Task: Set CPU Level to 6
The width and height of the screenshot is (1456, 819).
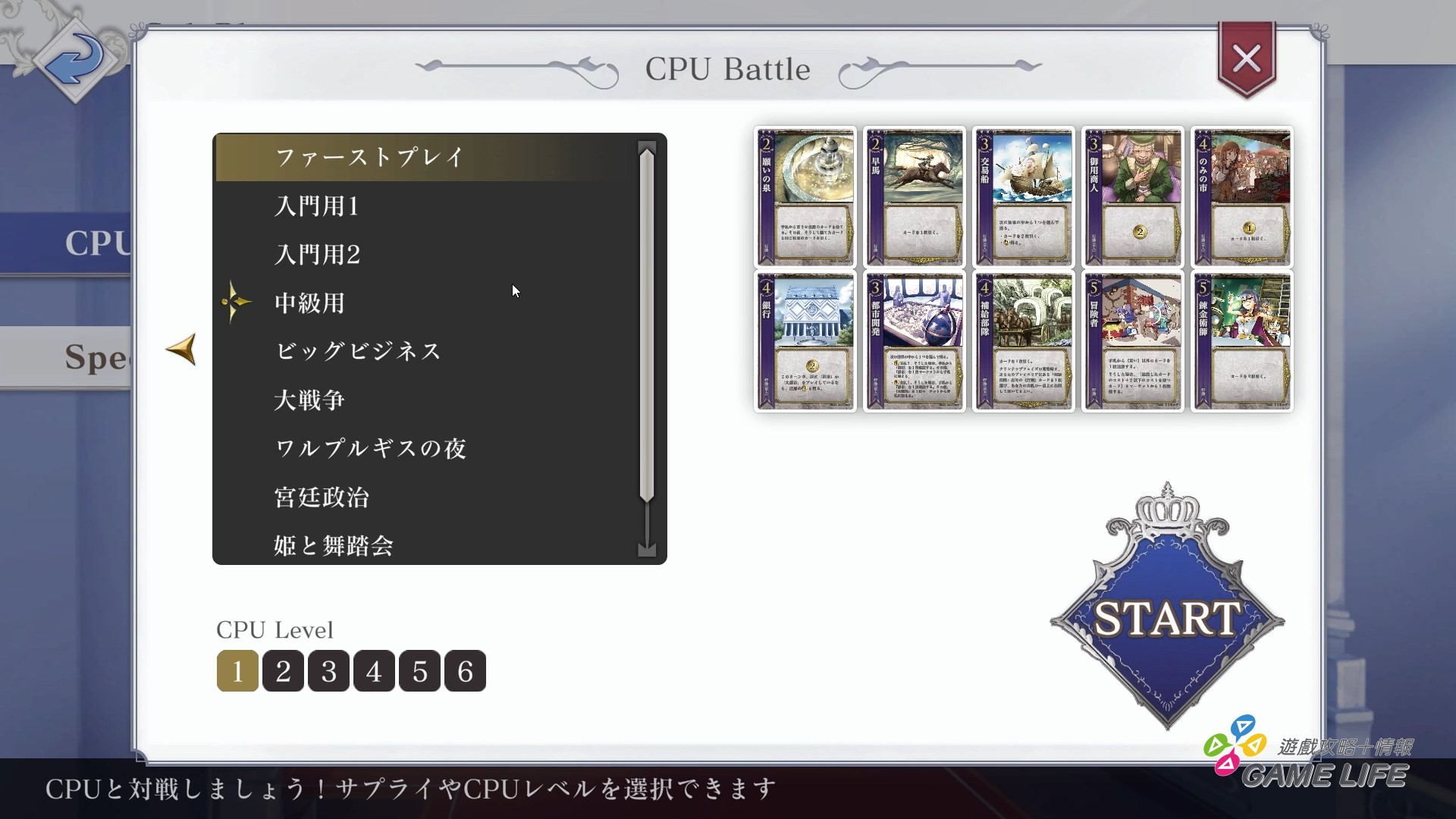Action: coord(465,670)
